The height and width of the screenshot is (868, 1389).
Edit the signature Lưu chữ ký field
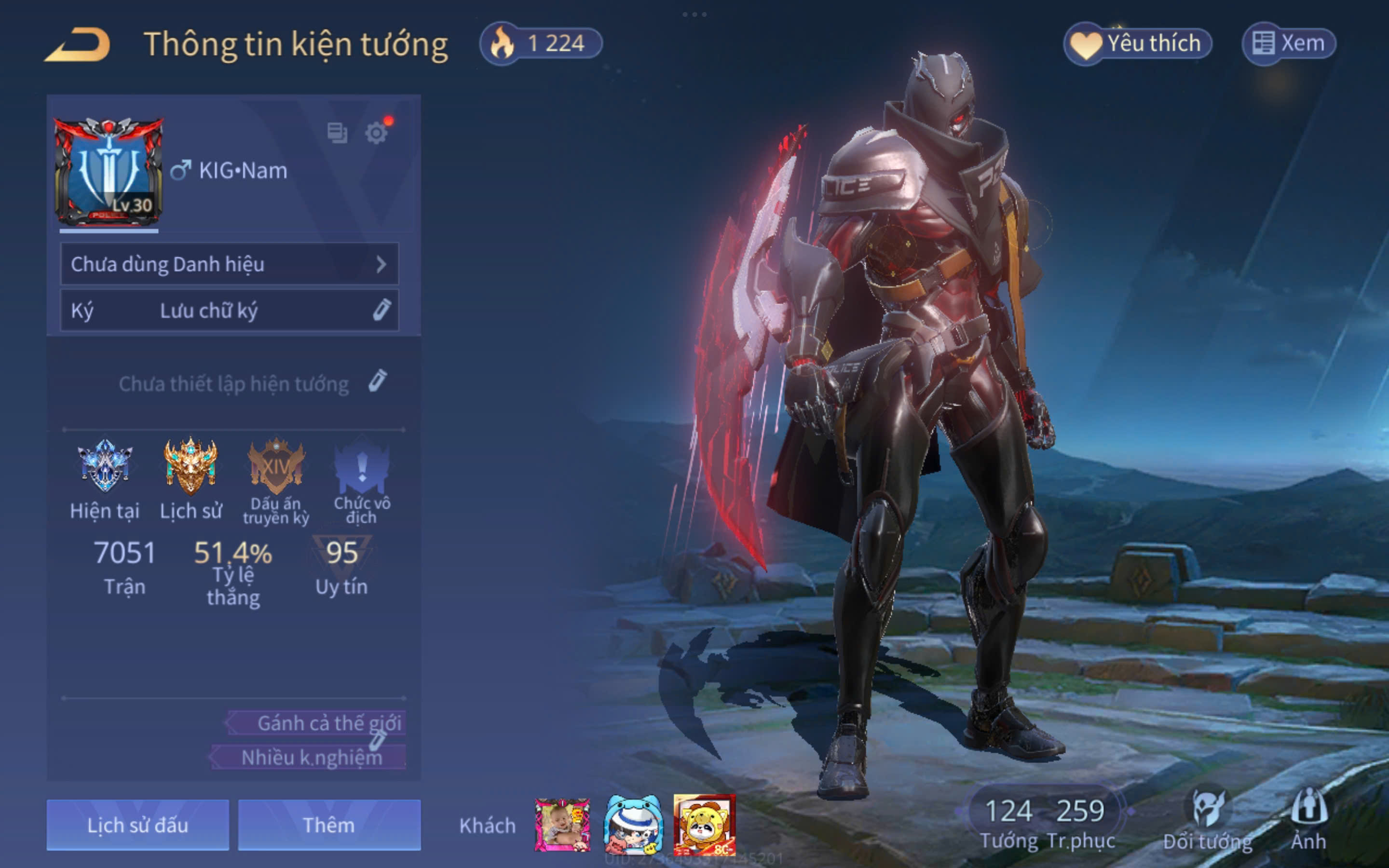(229, 311)
